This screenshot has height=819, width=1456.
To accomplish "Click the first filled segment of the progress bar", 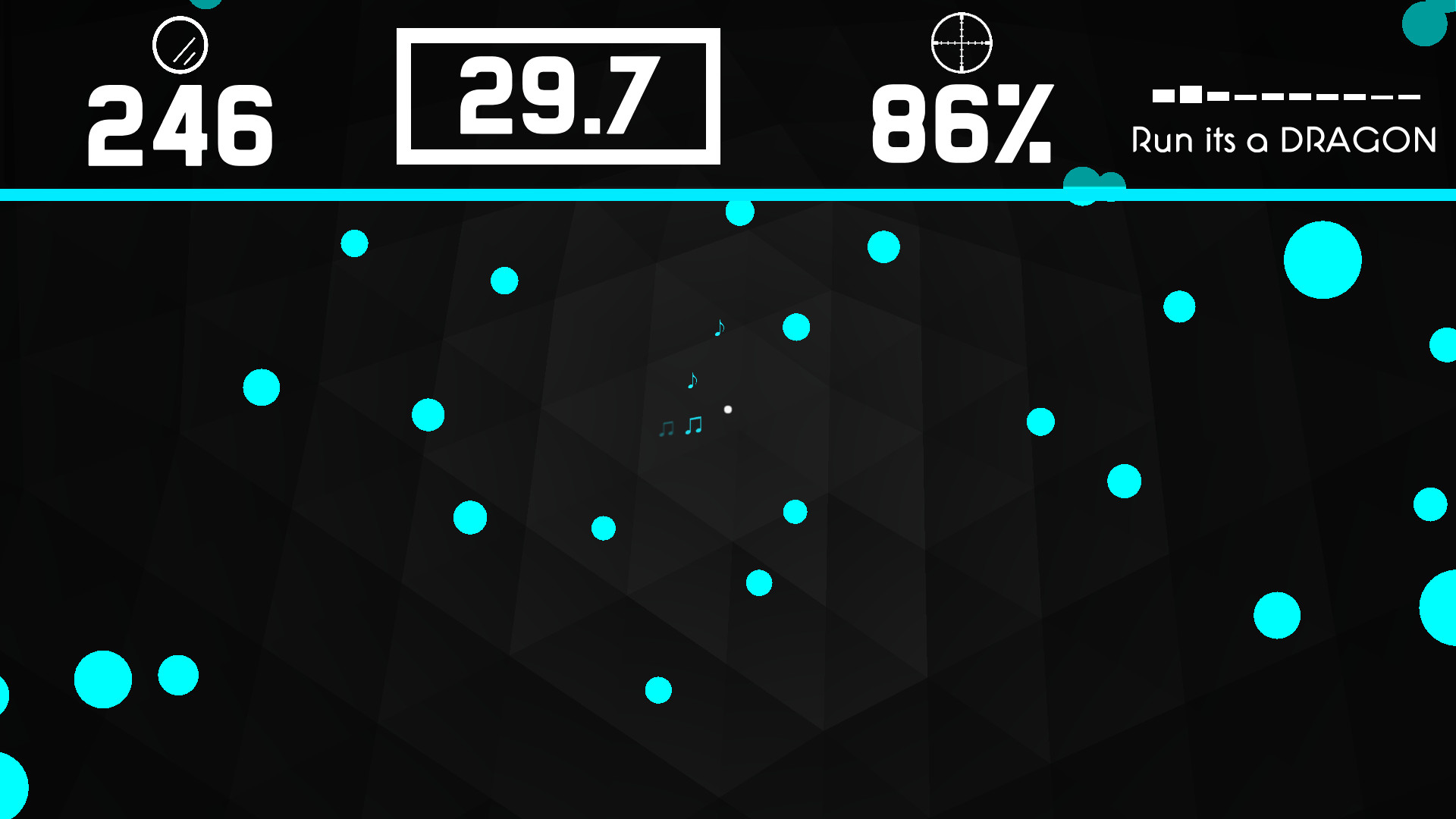I will point(1164,96).
